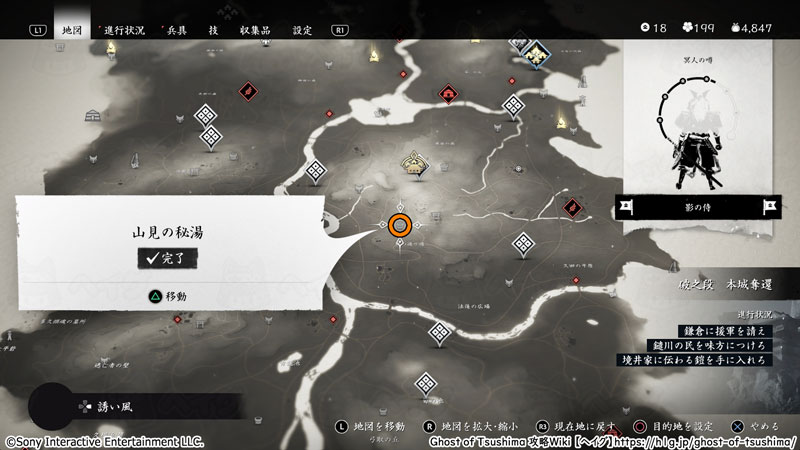The image size is (800, 450).
Task: Switch to the 進行状況 tab
Action: 123,30
